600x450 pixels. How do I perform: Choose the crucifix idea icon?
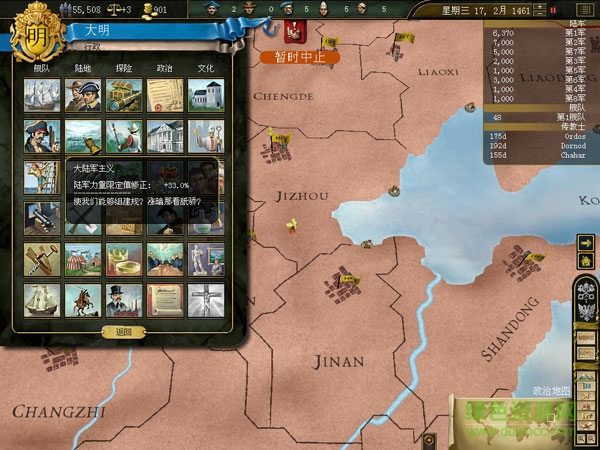click(x=204, y=299)
